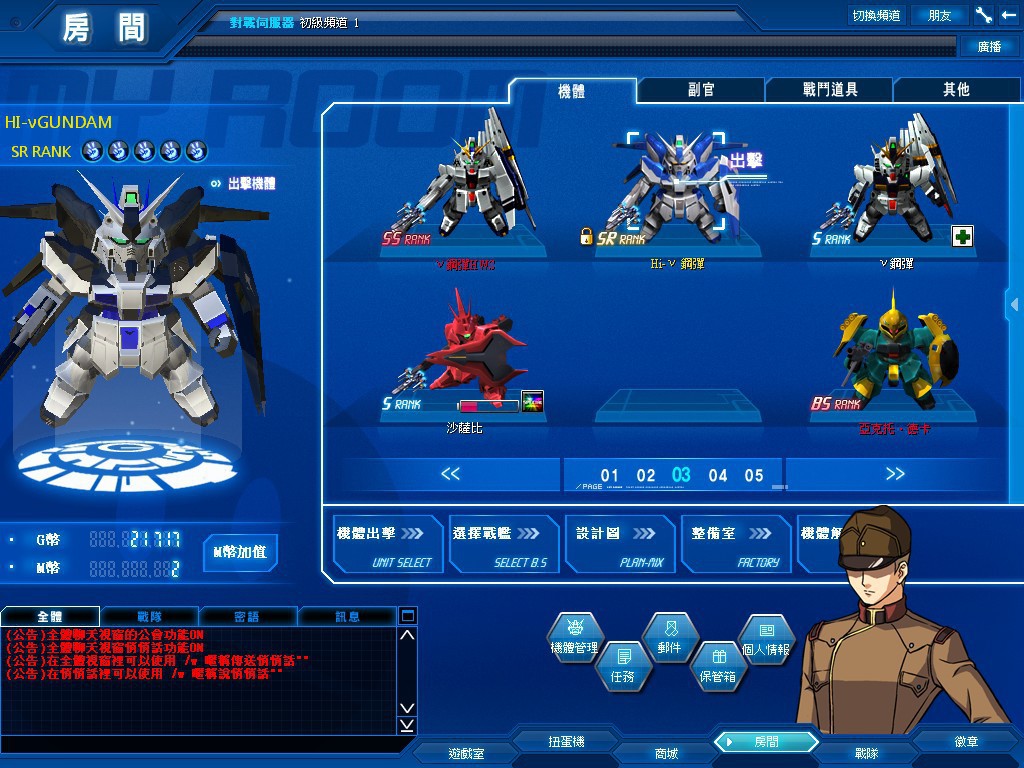Go to unit page 04
Image resolution: width=1024 pixels, height=768 pixels.
click(718, 476)
